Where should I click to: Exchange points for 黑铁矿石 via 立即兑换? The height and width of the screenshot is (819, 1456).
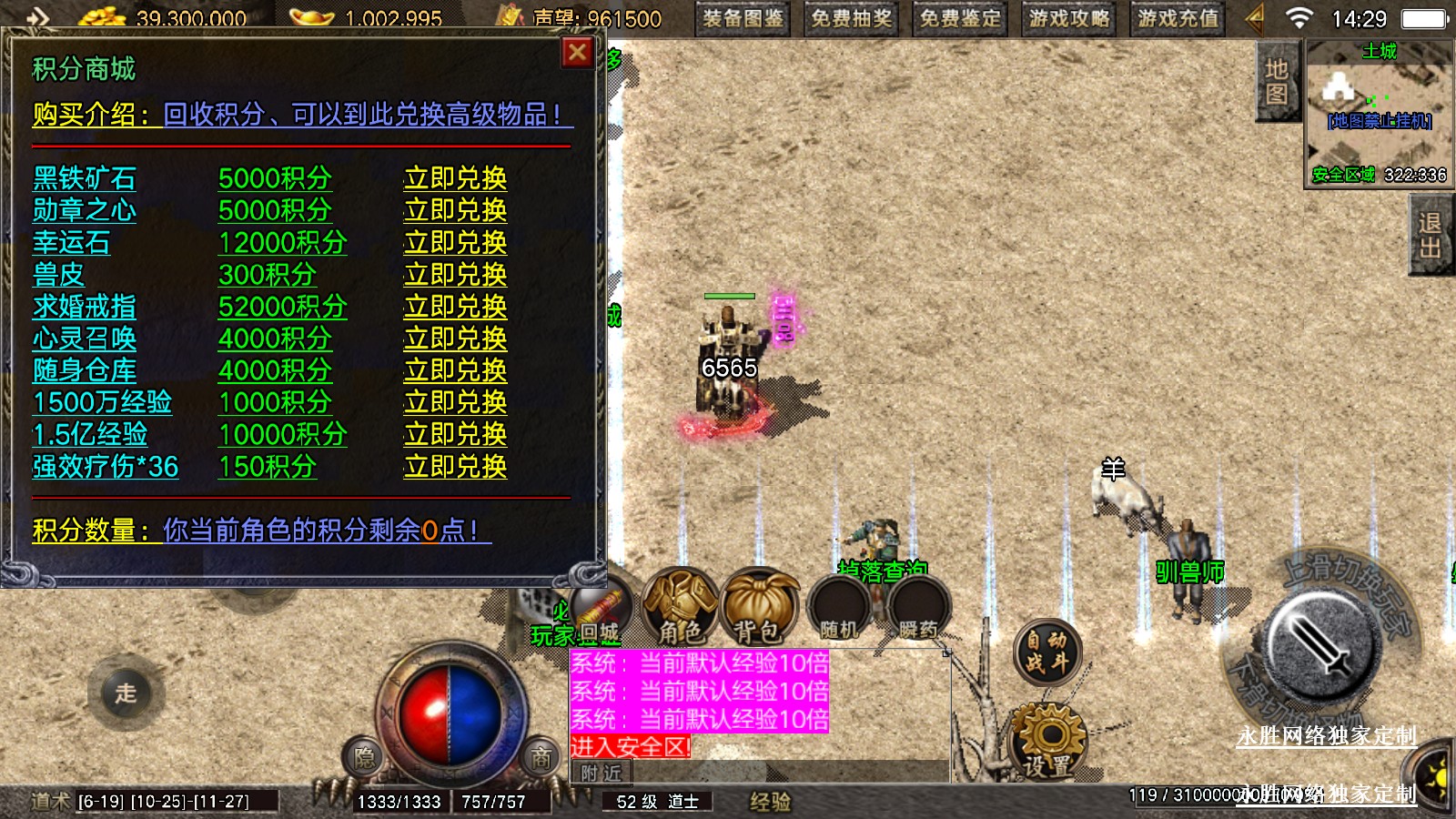coord(455,178)
